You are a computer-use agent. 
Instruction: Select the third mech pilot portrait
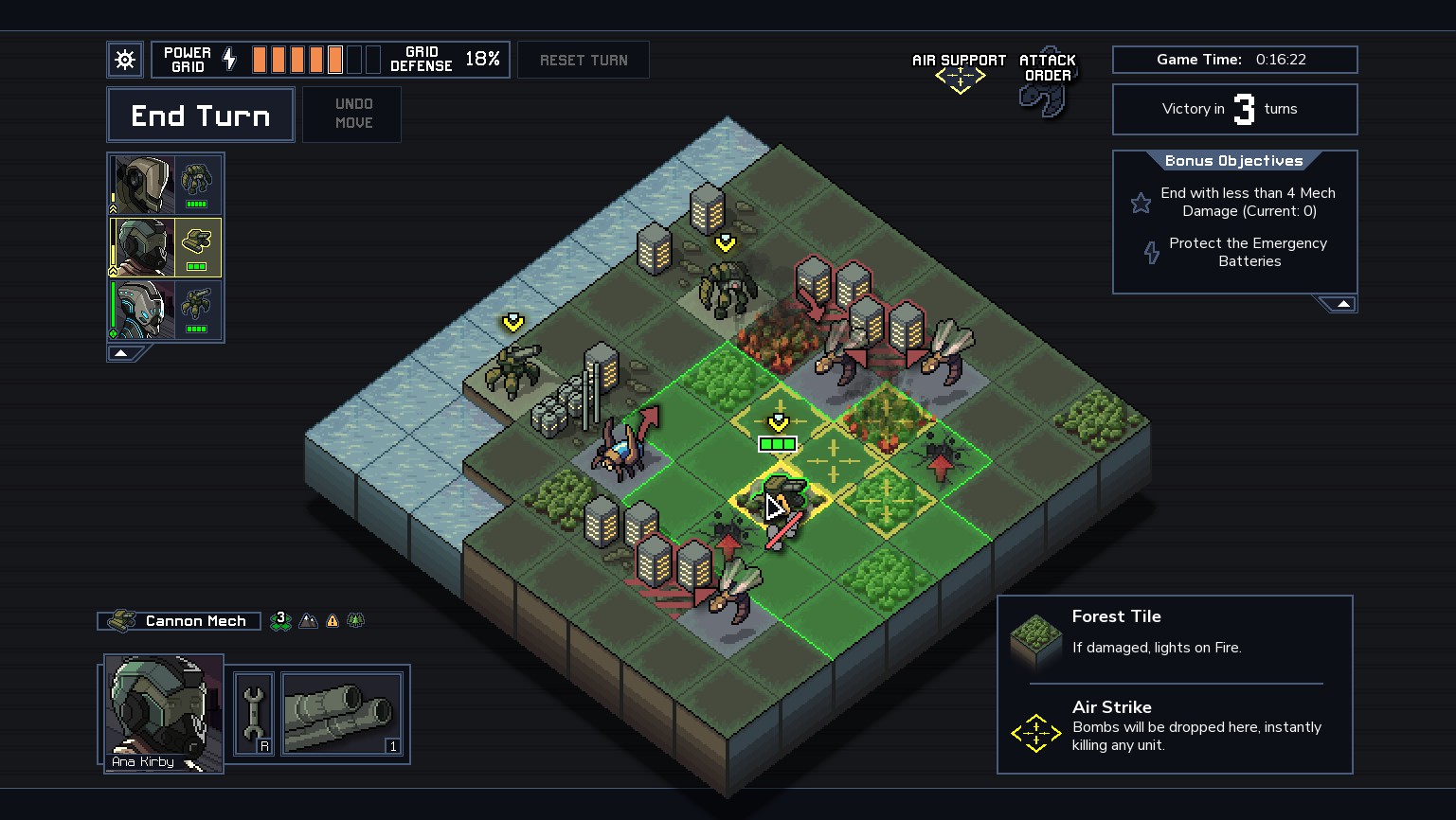pos(142,310)
